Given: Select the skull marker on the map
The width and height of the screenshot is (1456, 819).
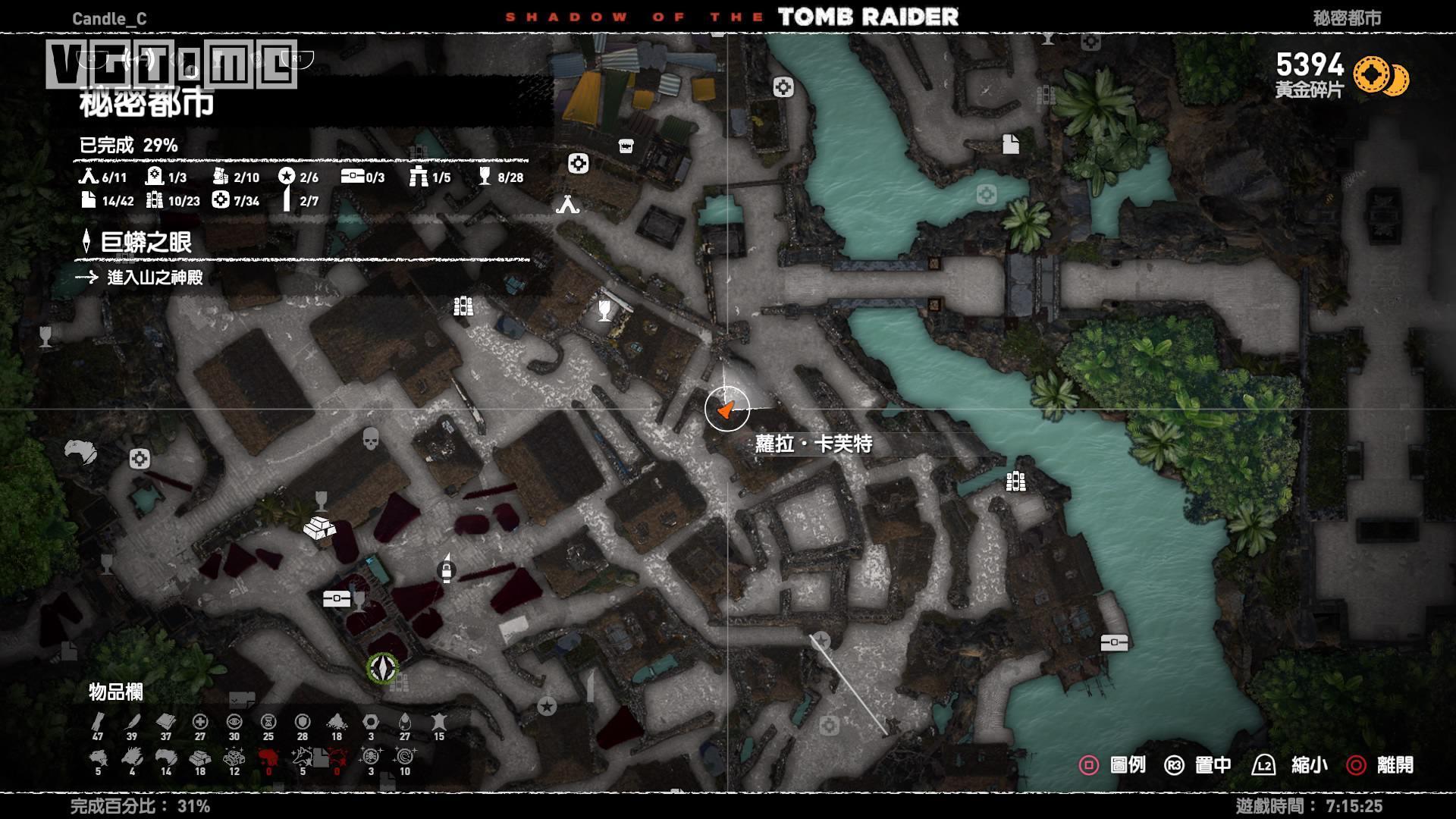Looking at the screenshot, I should [370, 438].
